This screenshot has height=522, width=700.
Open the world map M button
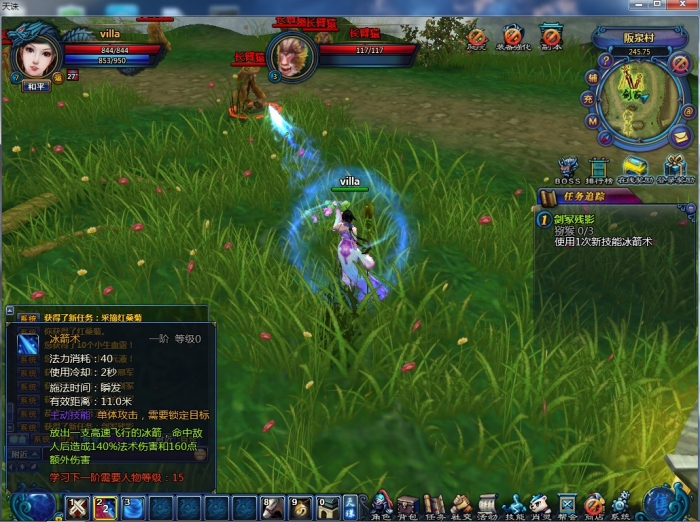(x=593, y=121)
